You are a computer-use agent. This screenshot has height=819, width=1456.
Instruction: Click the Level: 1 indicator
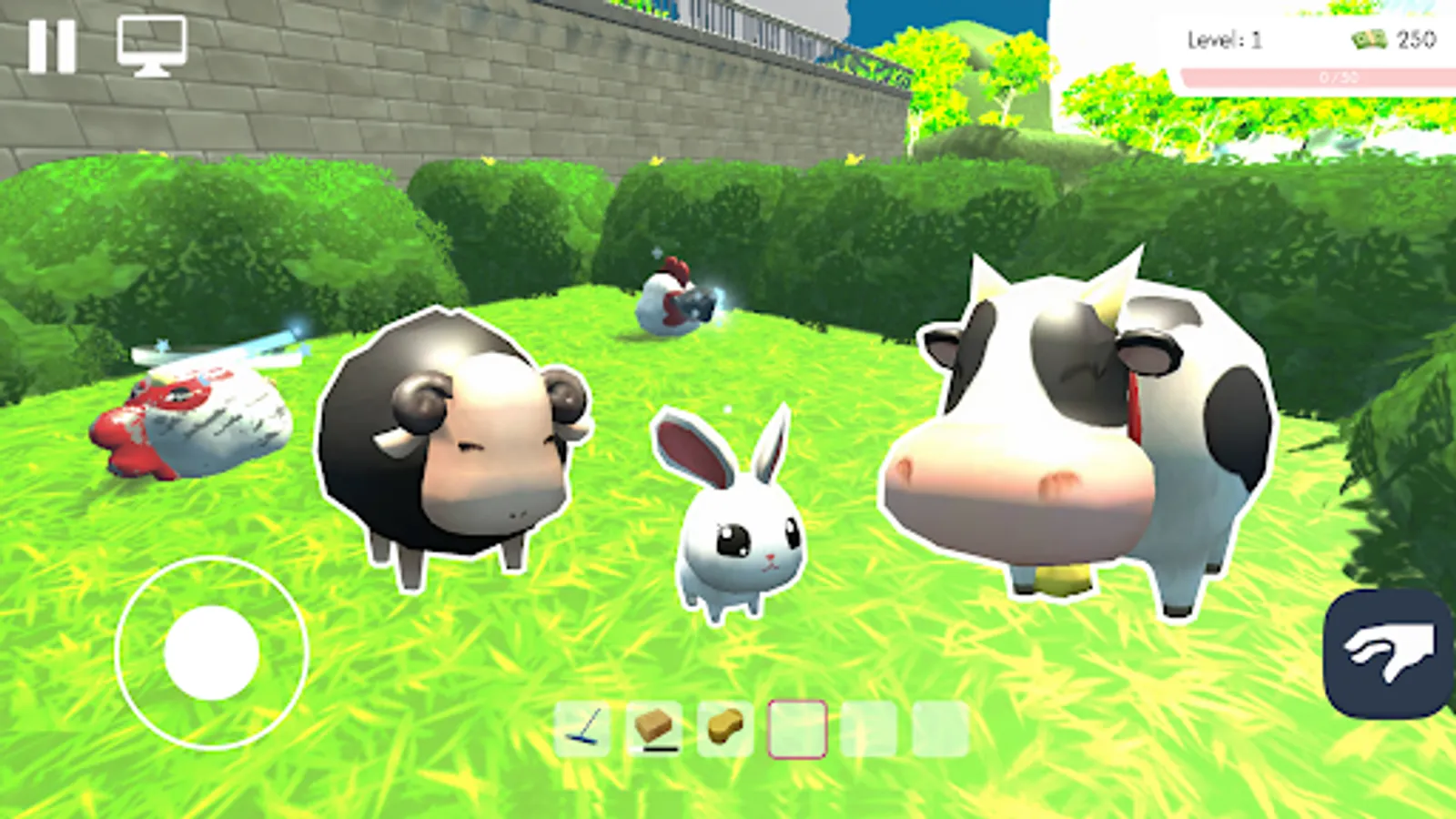tap(1224, 39)
